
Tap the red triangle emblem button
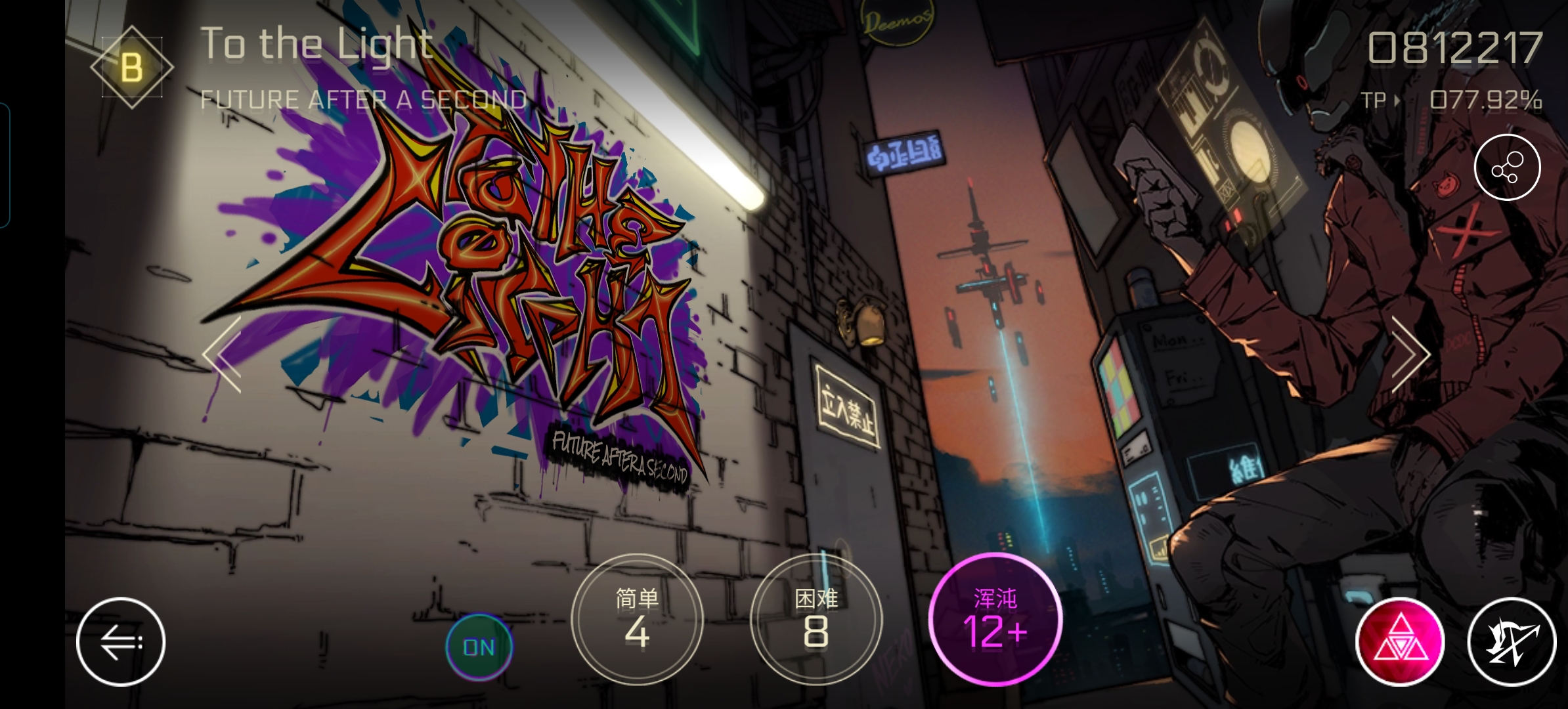(1400, 641)
